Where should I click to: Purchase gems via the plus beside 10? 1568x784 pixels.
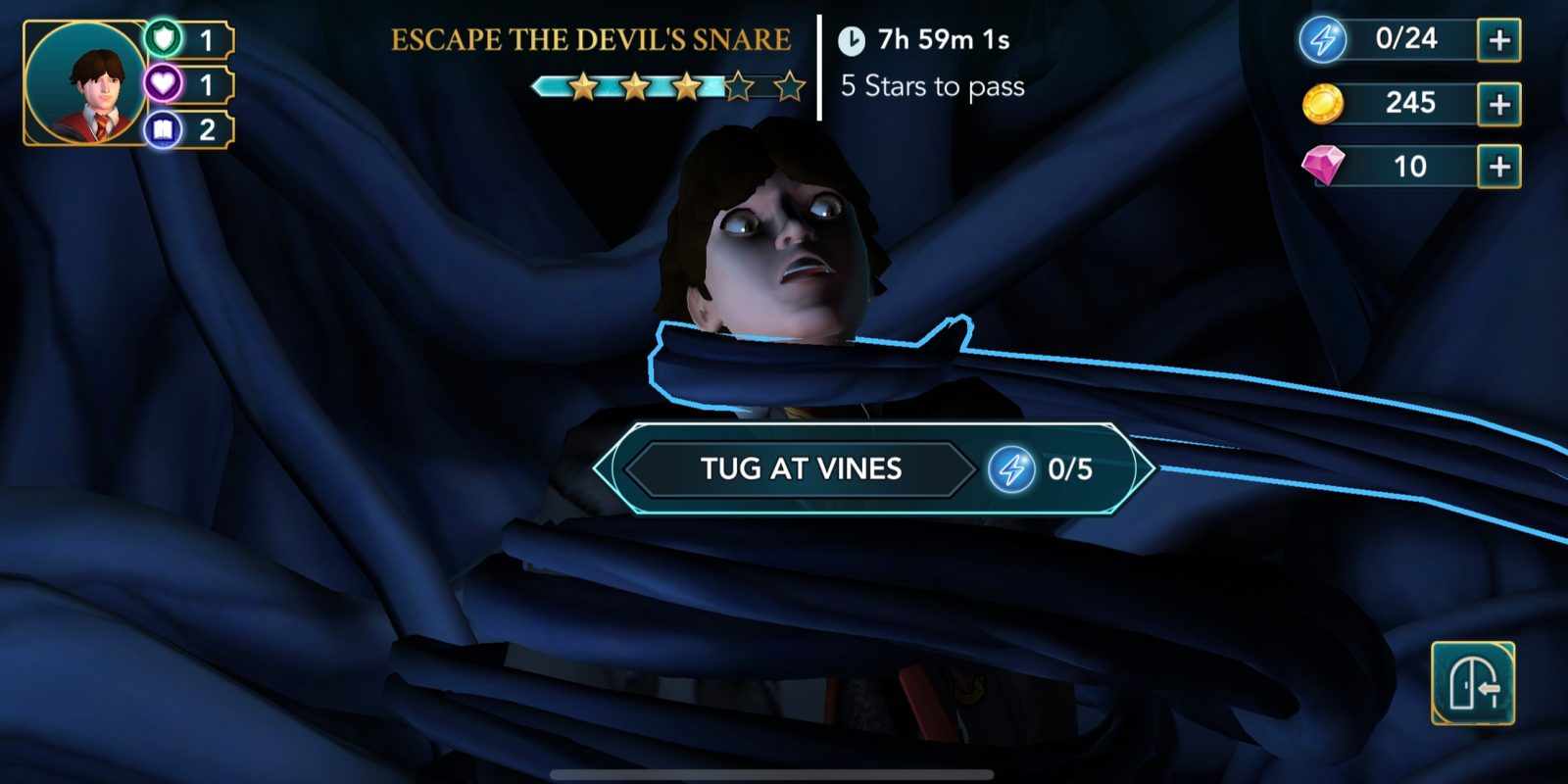tap(1497, 167)
